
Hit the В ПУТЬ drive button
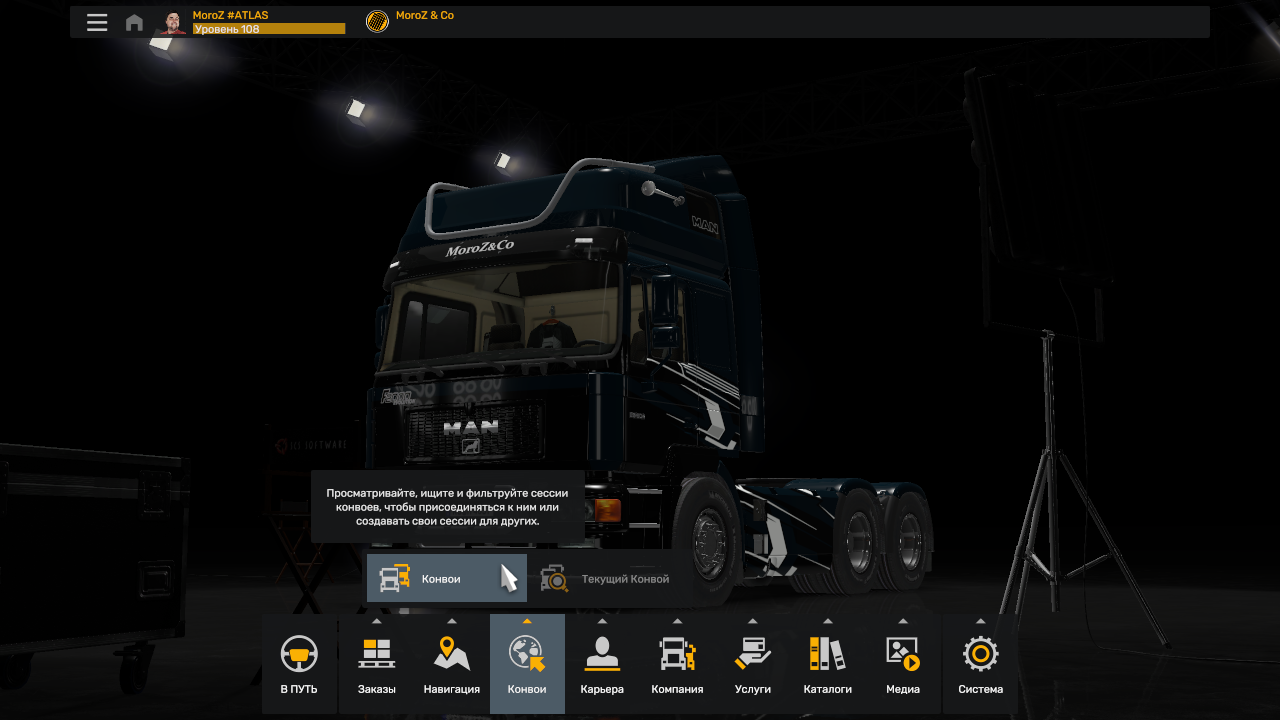pos(299,664)
